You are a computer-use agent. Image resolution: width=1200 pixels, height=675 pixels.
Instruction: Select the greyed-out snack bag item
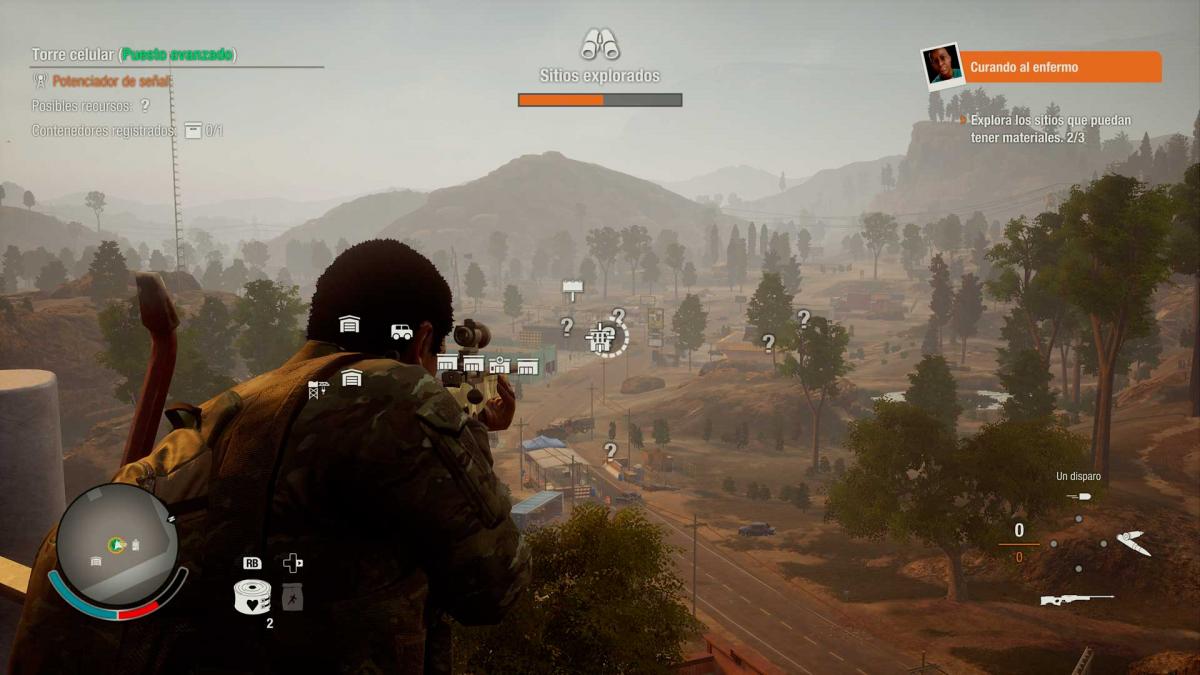point(292,597)
